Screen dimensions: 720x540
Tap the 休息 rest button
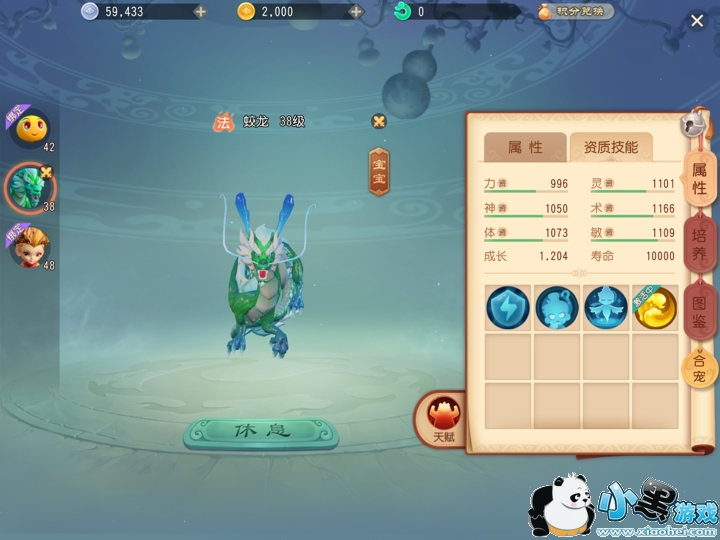pyautogui.click(x=260, y=433)
